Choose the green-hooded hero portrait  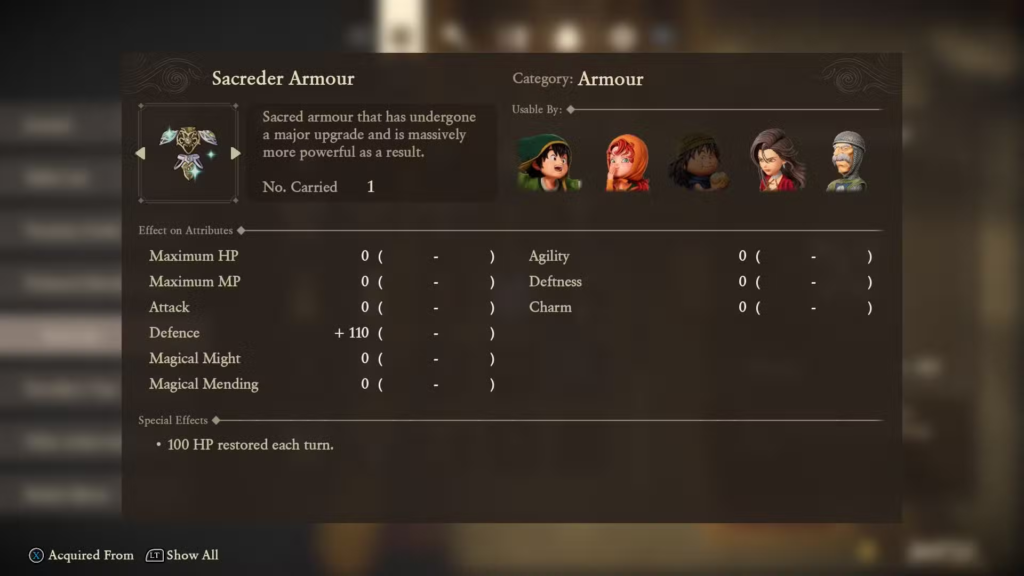pyautogui.click(x=547, y=161)
